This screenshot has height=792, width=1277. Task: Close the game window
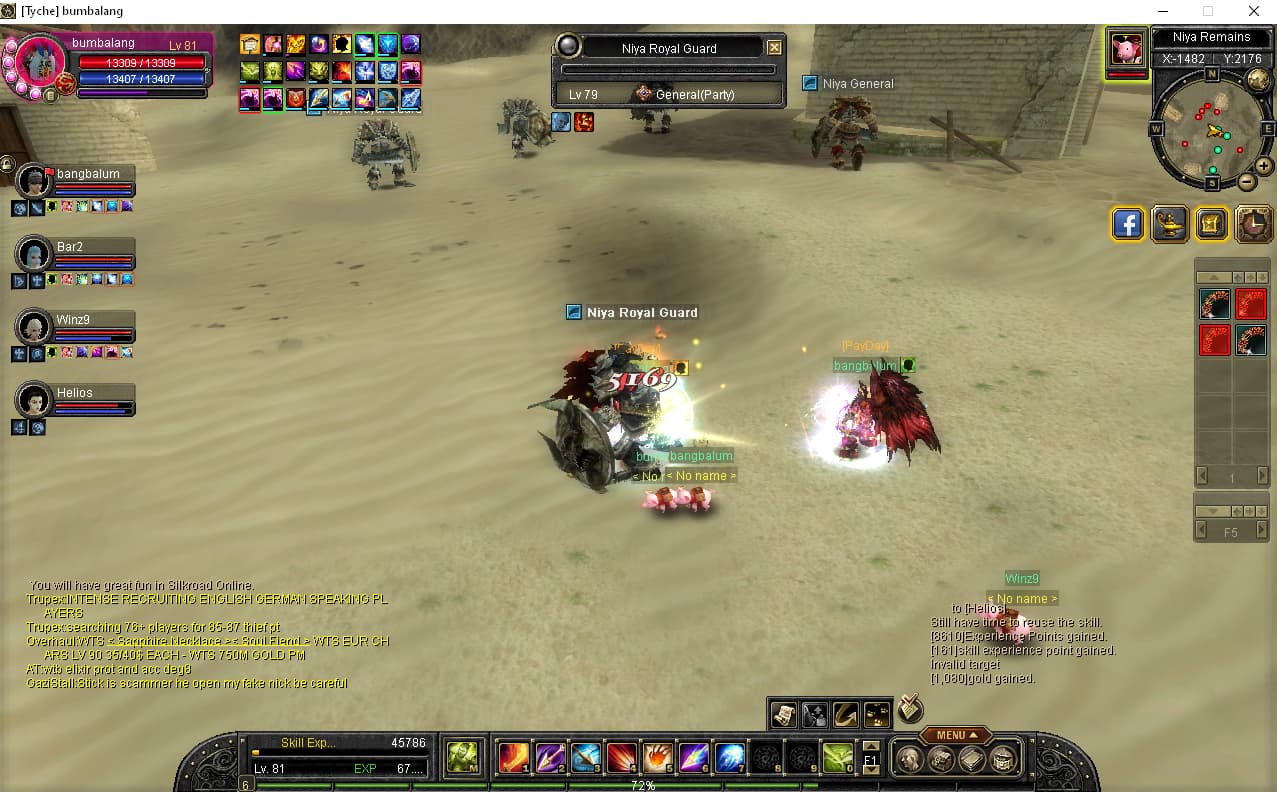point(1253,11)
